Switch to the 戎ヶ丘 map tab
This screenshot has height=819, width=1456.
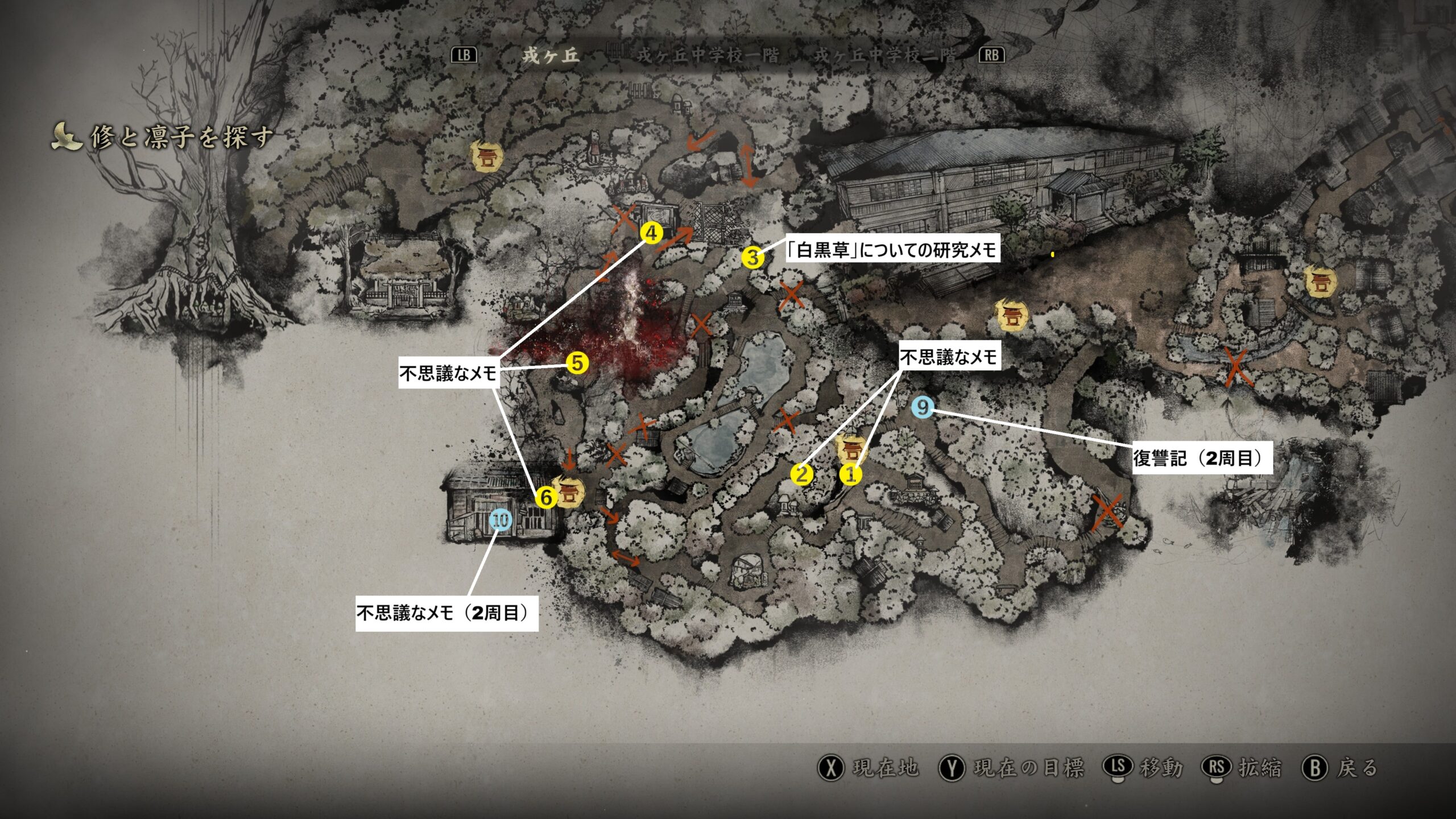click(x=551, y=55)
